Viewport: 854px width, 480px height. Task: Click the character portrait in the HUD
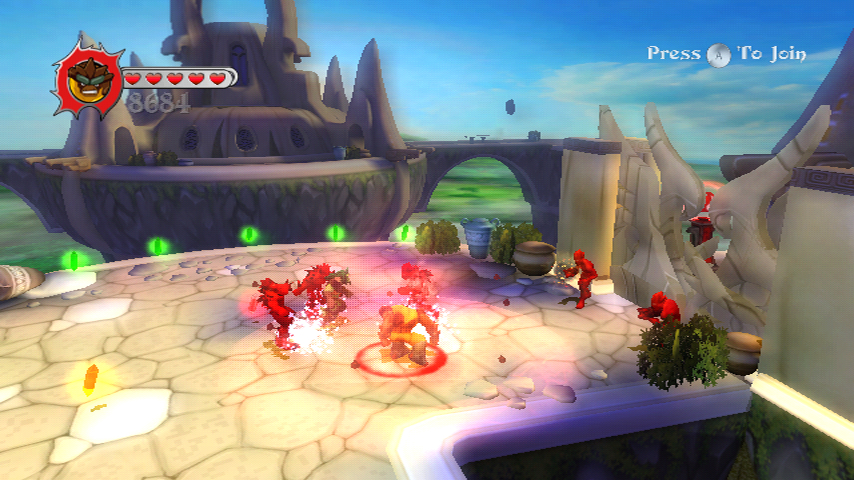point(87,78)
